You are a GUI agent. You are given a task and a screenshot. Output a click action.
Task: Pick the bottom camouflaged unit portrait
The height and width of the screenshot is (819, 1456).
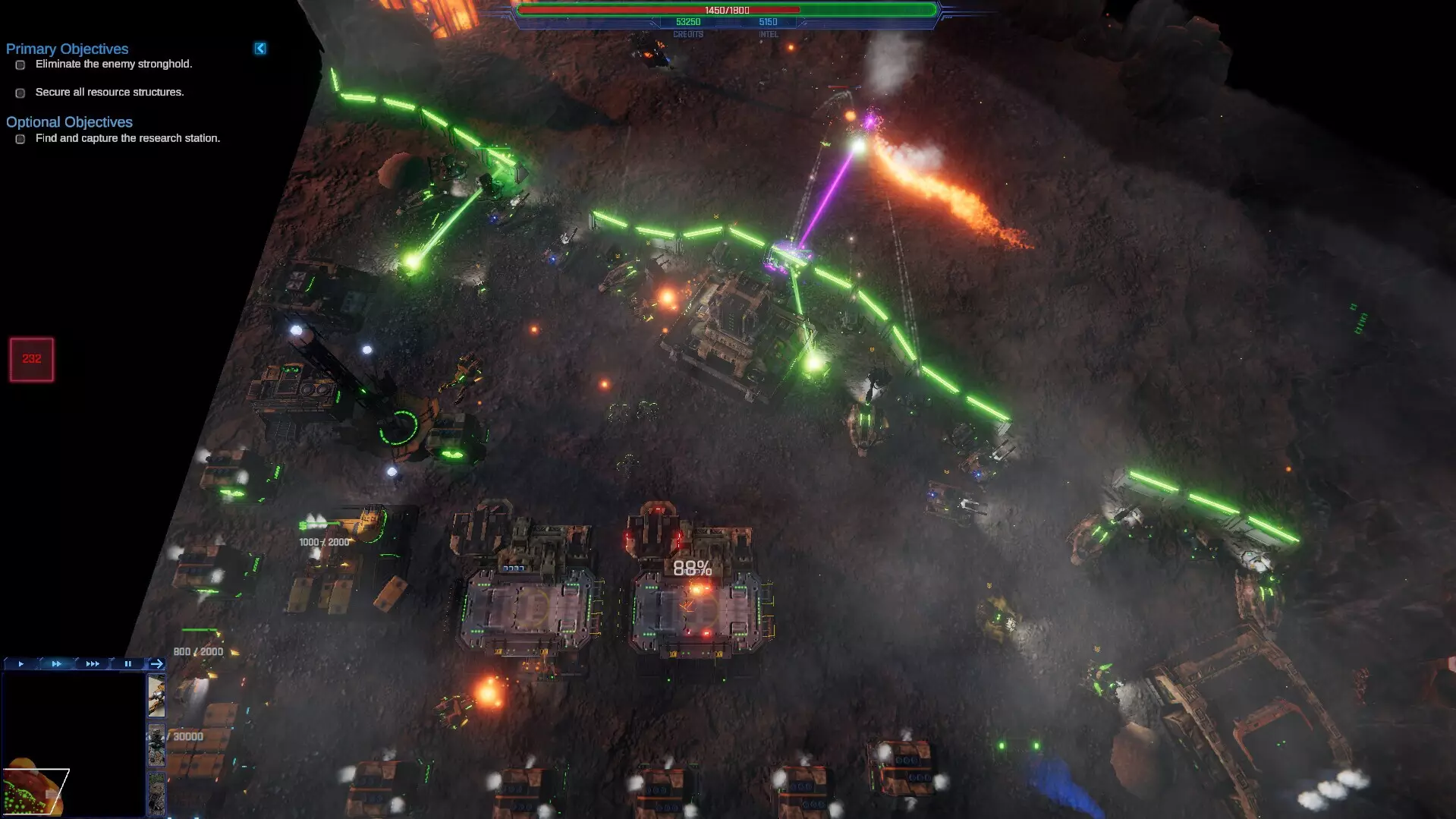pyautogui.click(x=156, y=793)
